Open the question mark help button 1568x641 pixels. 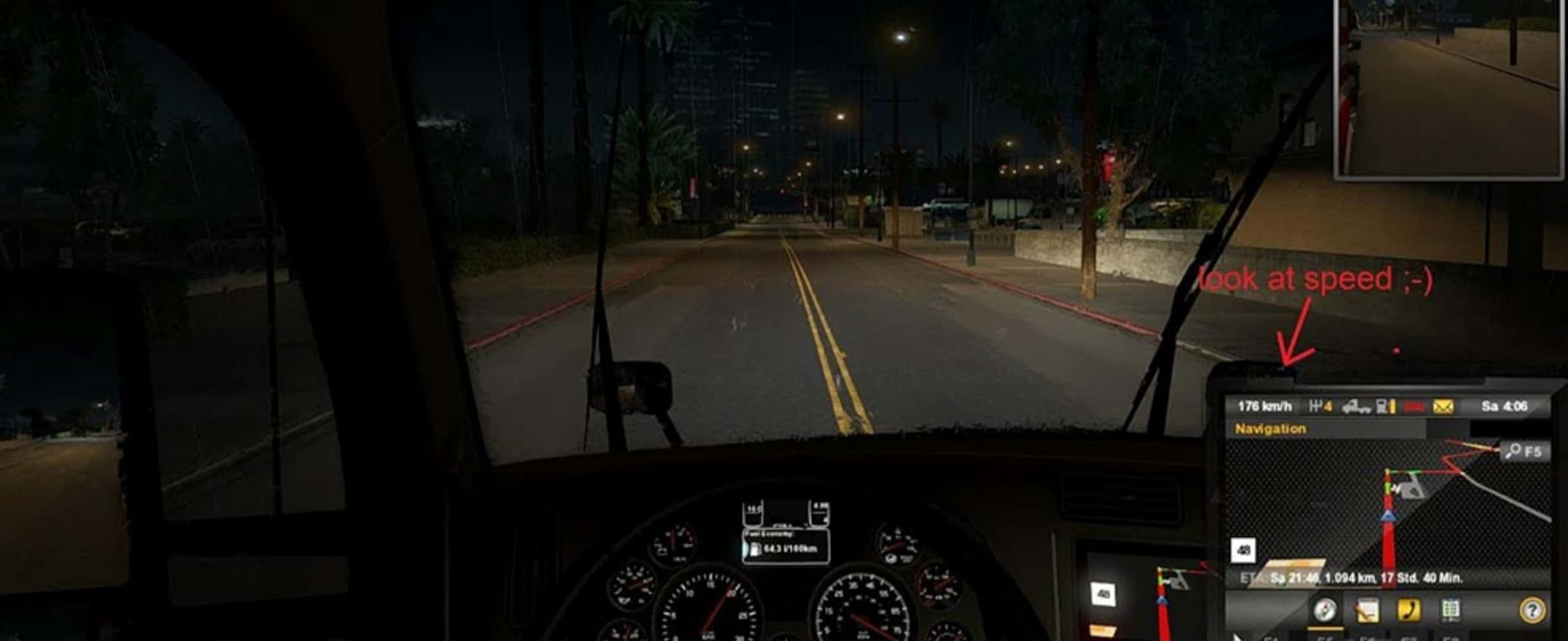(1531, 610)
